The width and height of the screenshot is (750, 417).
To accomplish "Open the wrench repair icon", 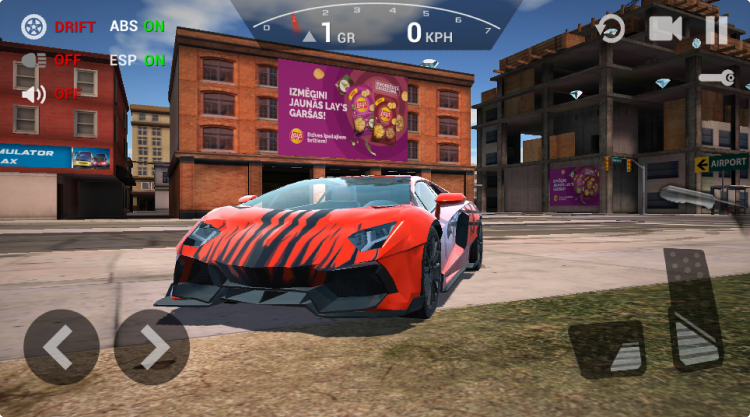I will click(717, 78).
